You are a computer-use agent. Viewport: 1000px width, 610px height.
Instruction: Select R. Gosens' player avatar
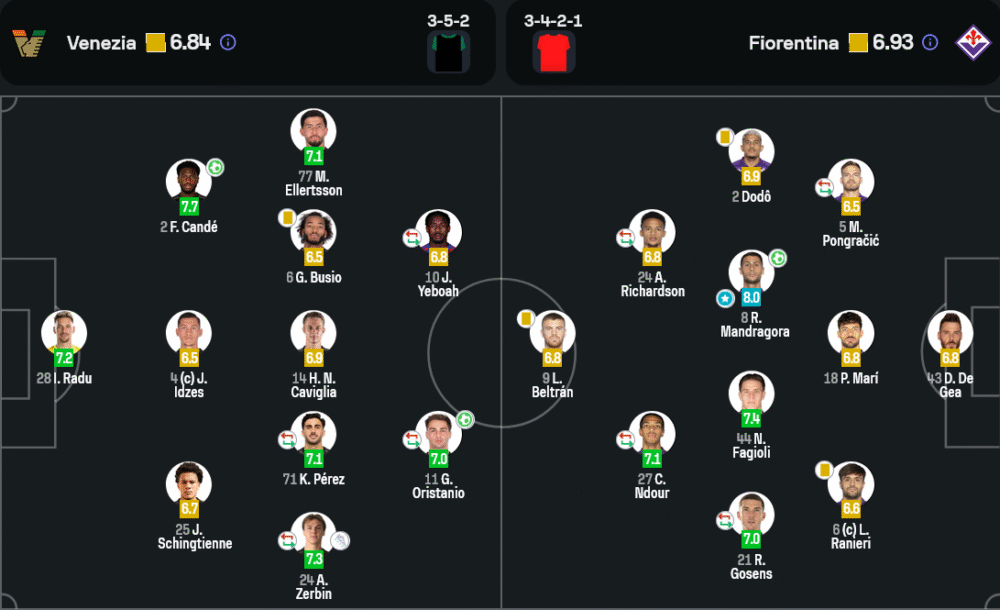pyautogui.click(x=751, y=515)
